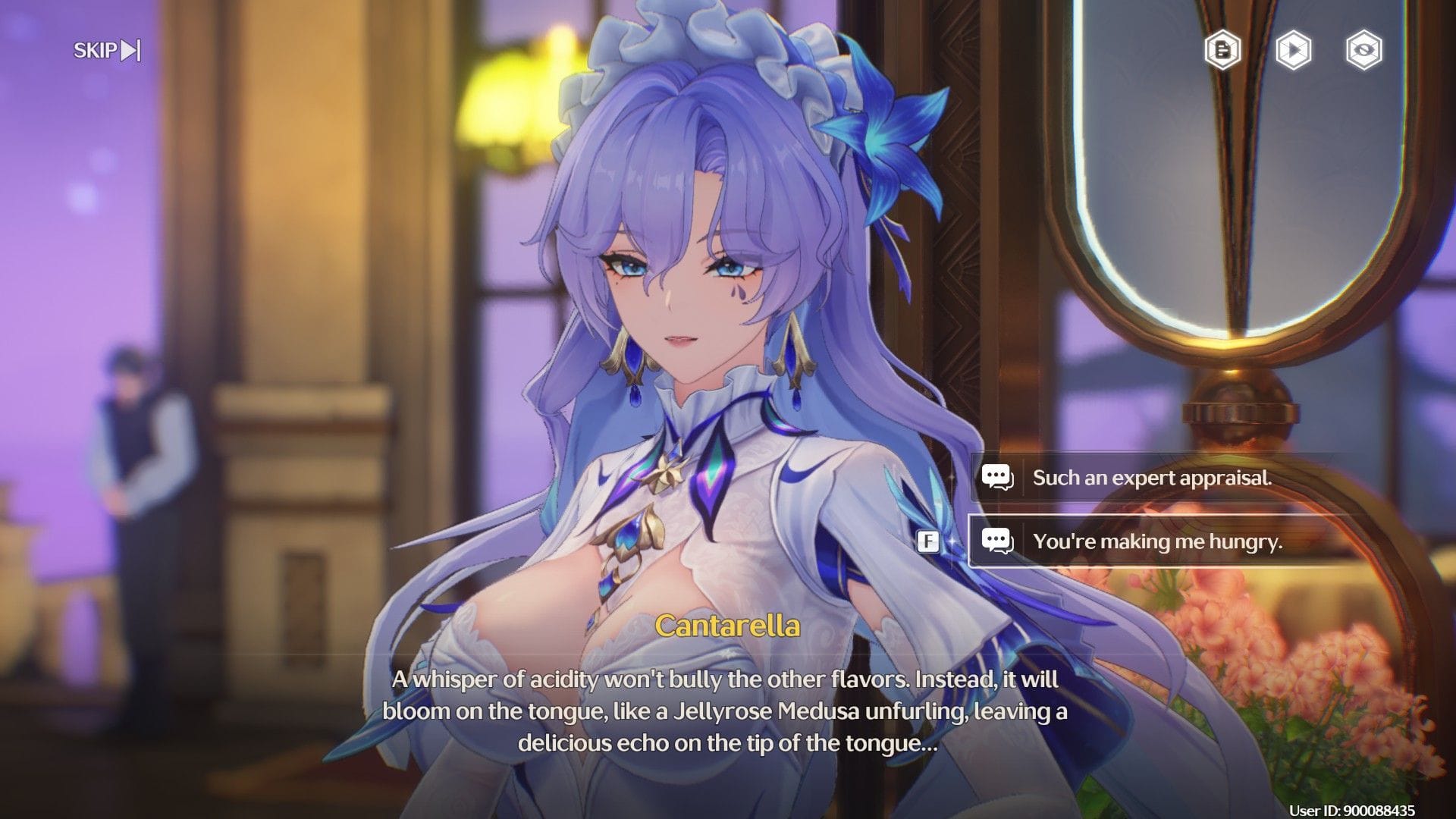This screenshot has height=819, width=1456.
Task: Enable auto-play with the hexagonal play icon
Action: pos(1294,51)
